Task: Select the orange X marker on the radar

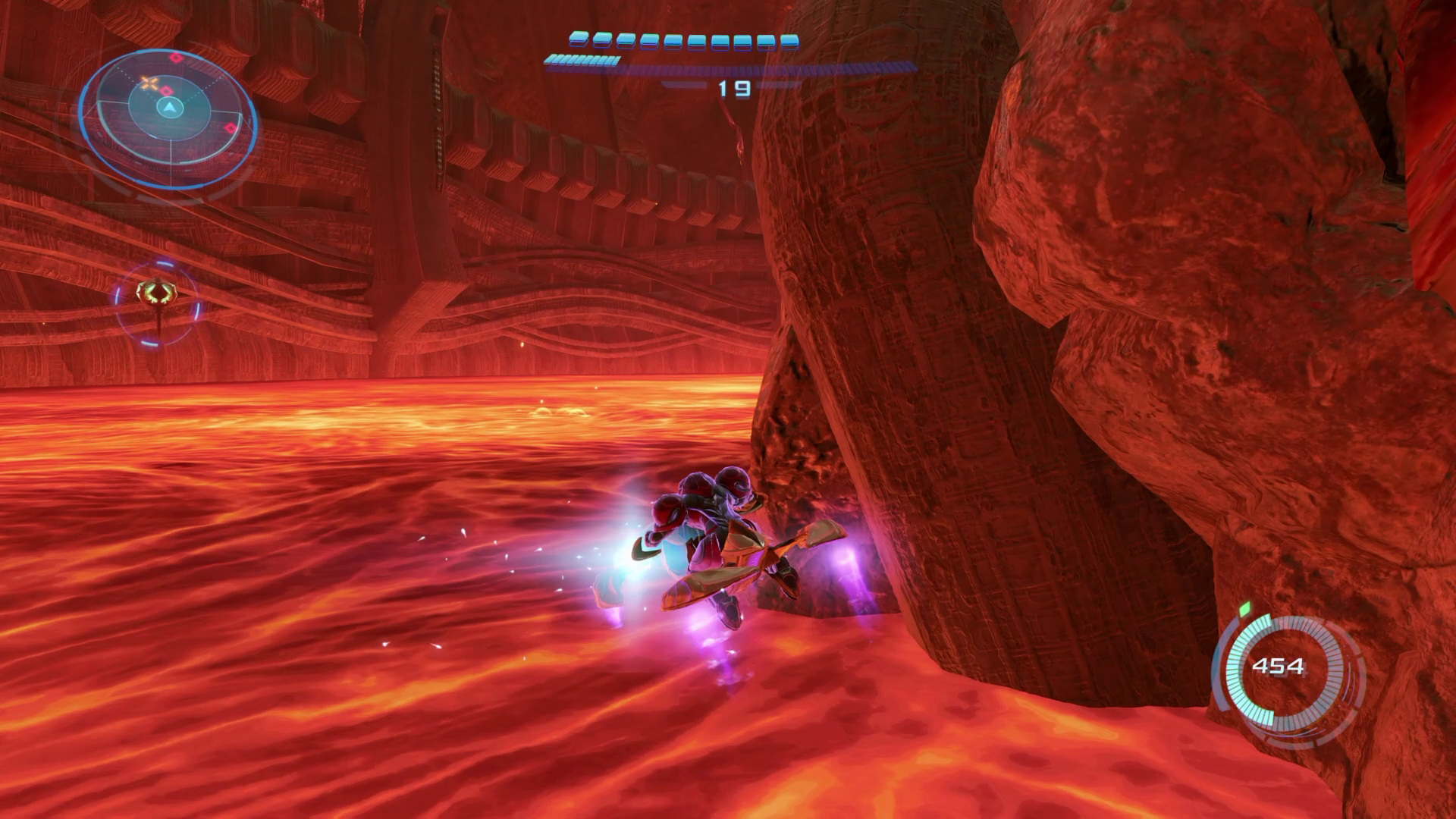Action: click(150, 83)
